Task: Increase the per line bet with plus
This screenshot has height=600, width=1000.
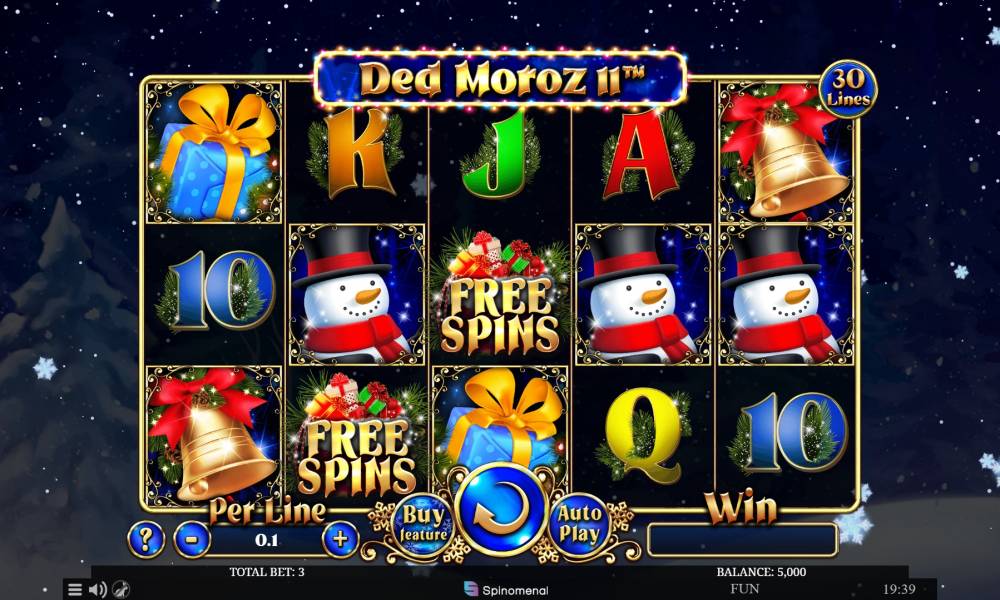Action: 340,540
